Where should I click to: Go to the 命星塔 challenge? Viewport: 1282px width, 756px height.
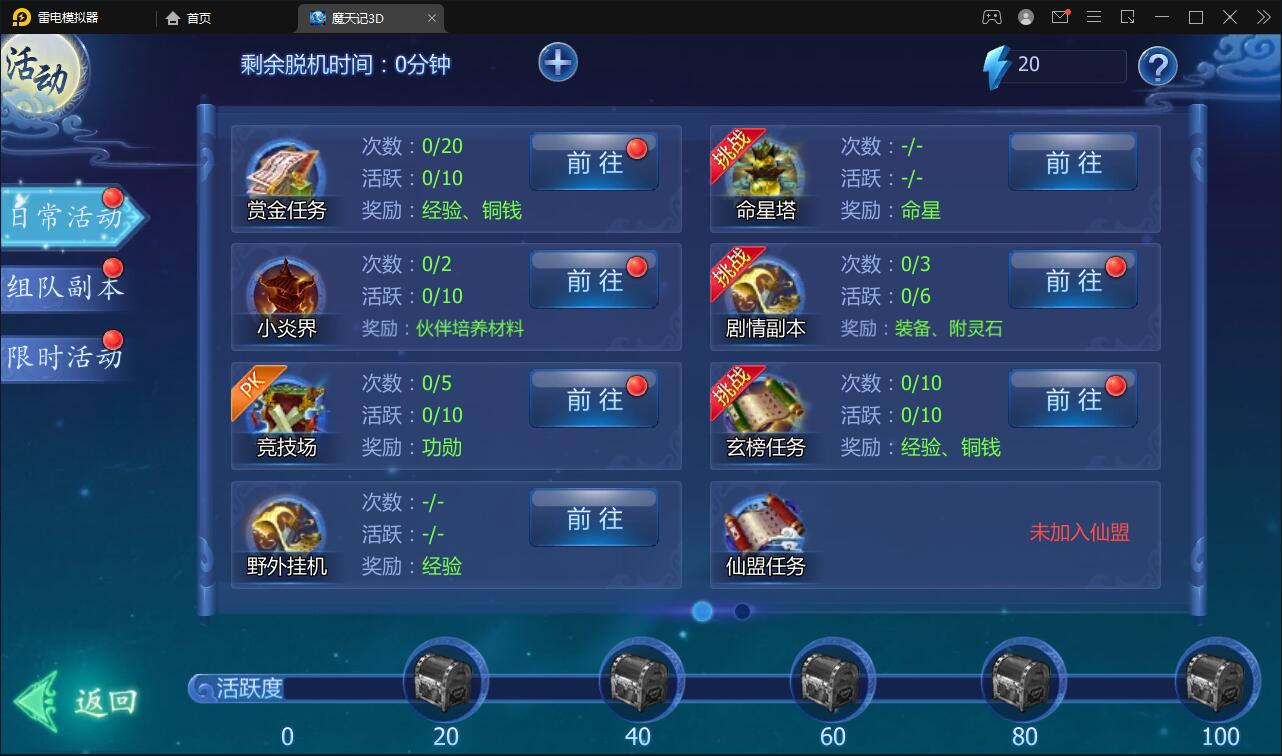(x=1072, y=162)
